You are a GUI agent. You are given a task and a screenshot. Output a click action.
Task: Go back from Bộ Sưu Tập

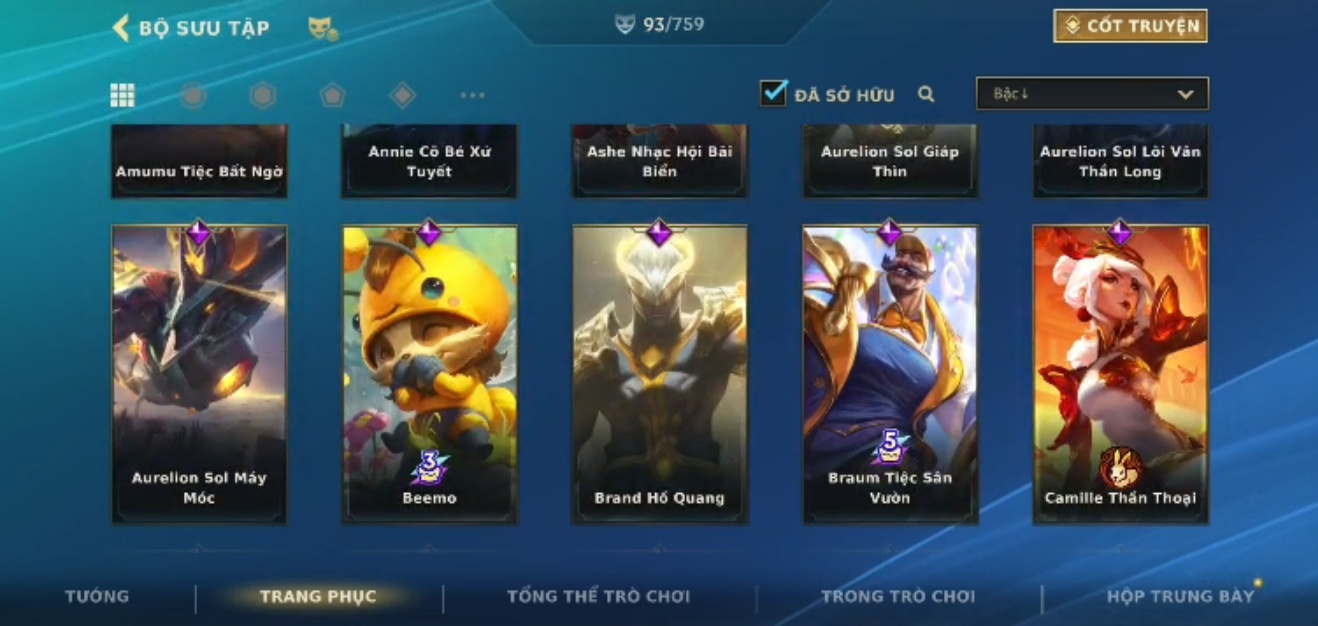click(x=122, y=28)
